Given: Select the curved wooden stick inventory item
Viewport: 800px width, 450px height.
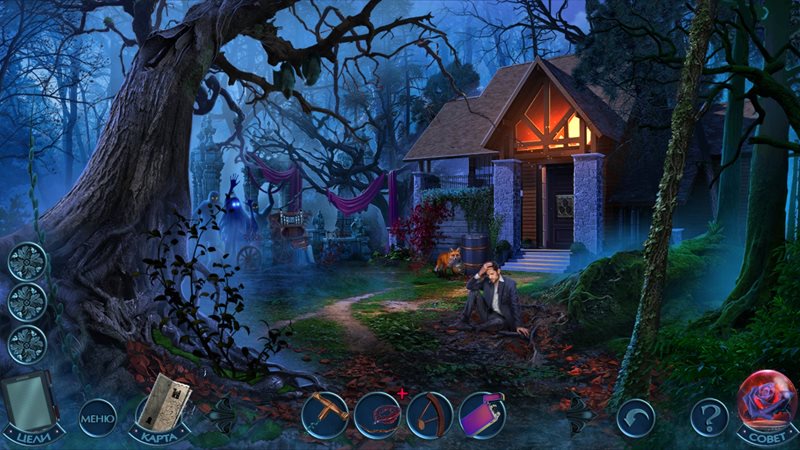Looking at the screenshot, I should point(430,414).
